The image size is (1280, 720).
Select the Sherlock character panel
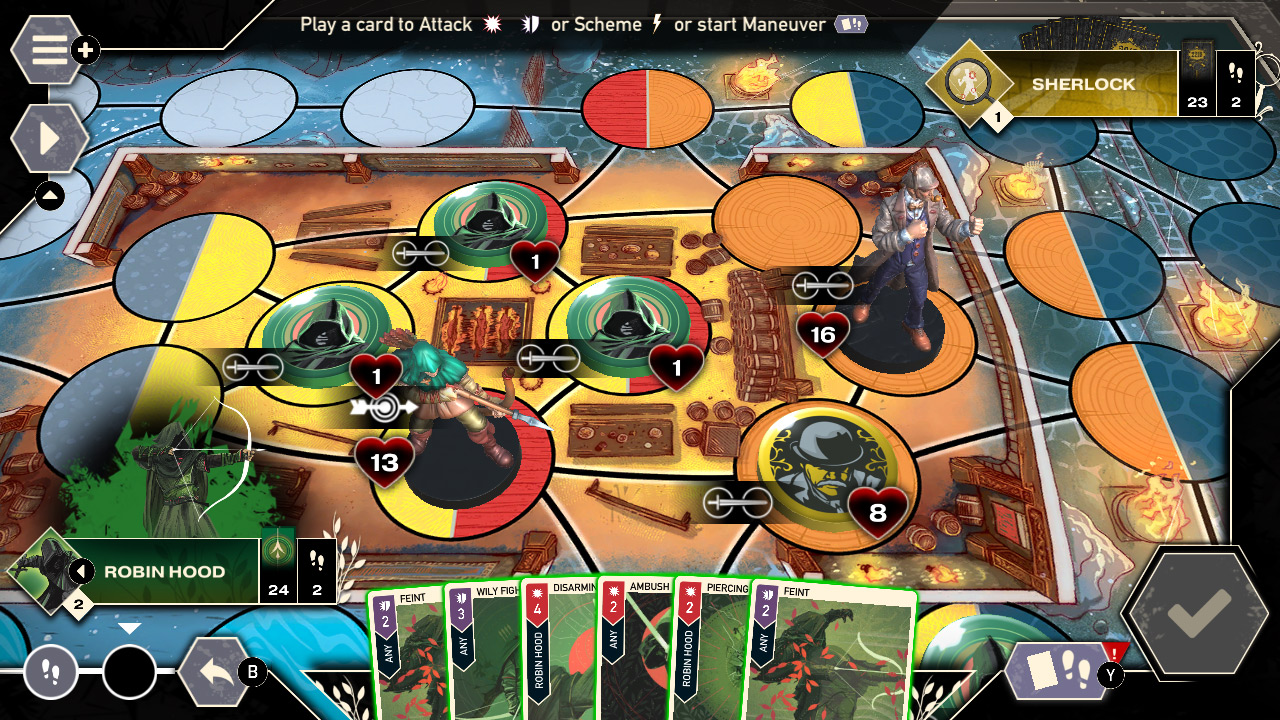pos(1085,84)
